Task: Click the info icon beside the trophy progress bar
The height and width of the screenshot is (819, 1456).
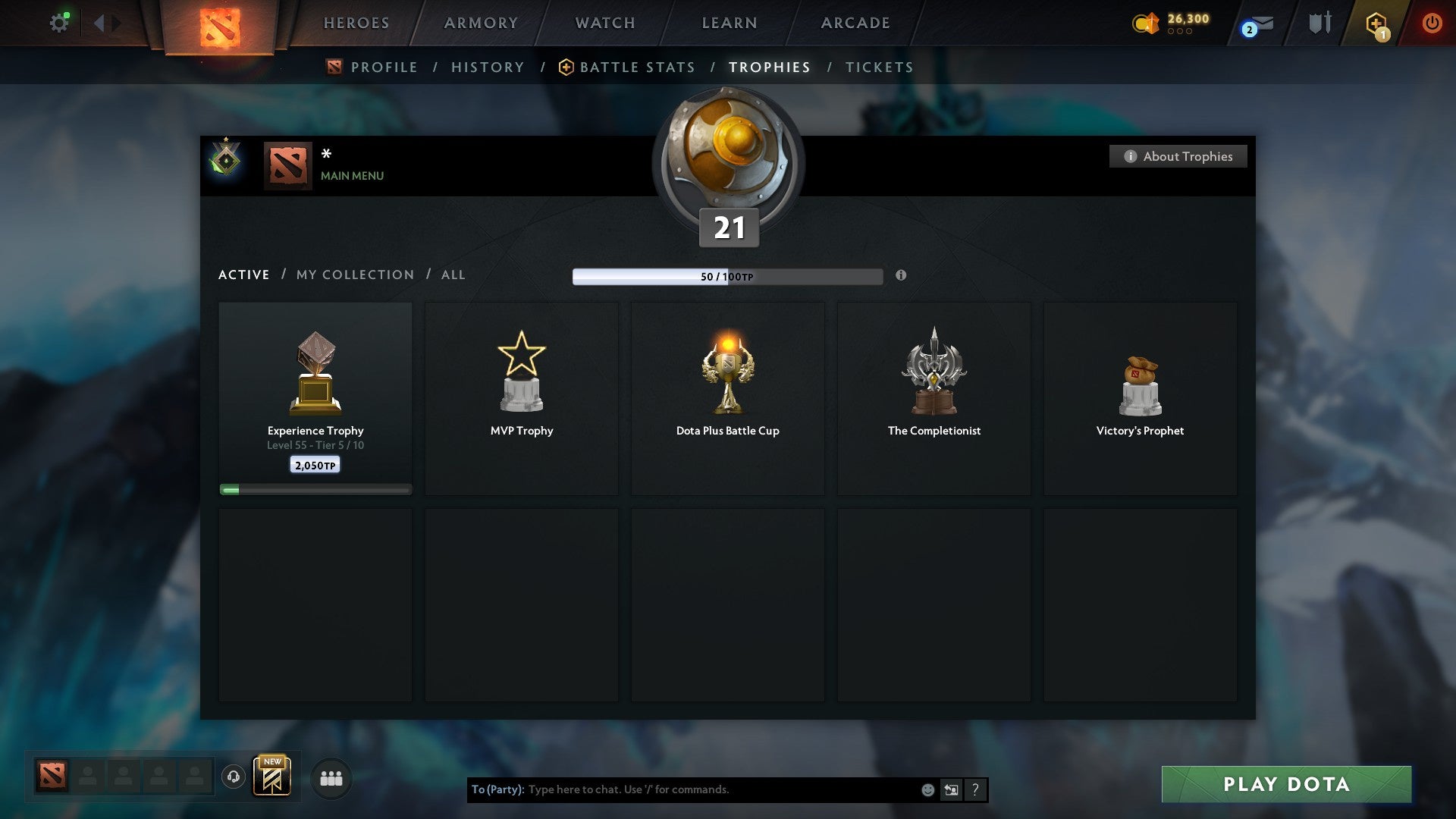Action: point(901,276)
